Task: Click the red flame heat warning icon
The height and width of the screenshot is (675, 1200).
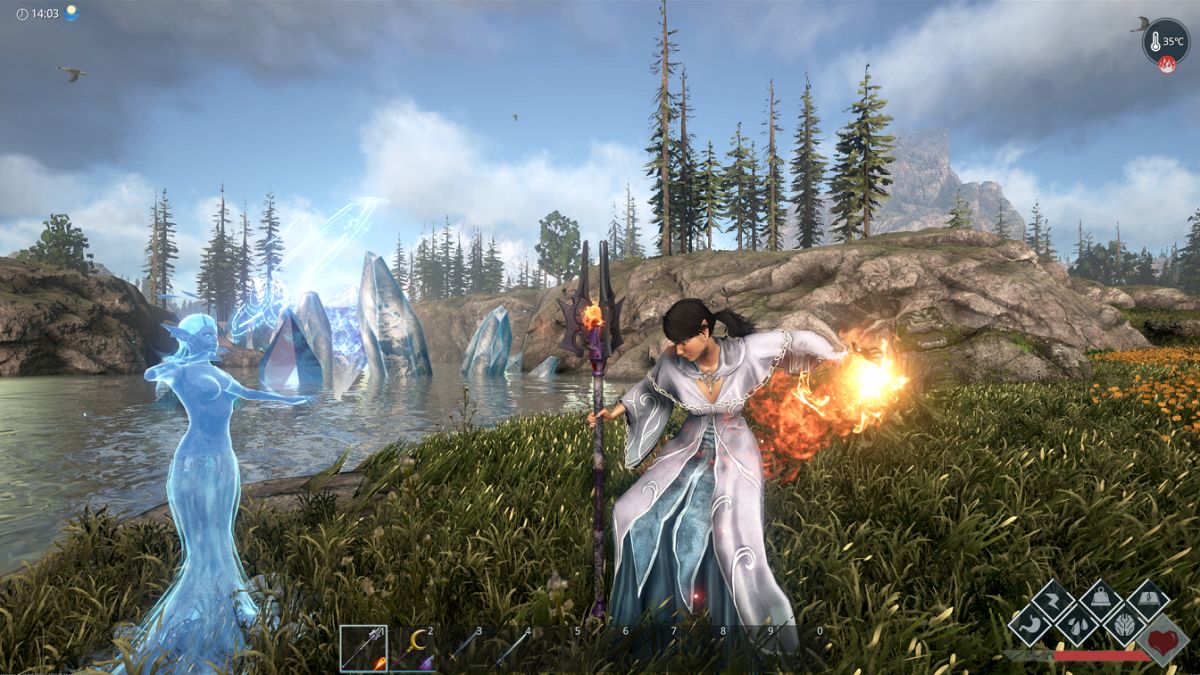Action: (1166, 65)
